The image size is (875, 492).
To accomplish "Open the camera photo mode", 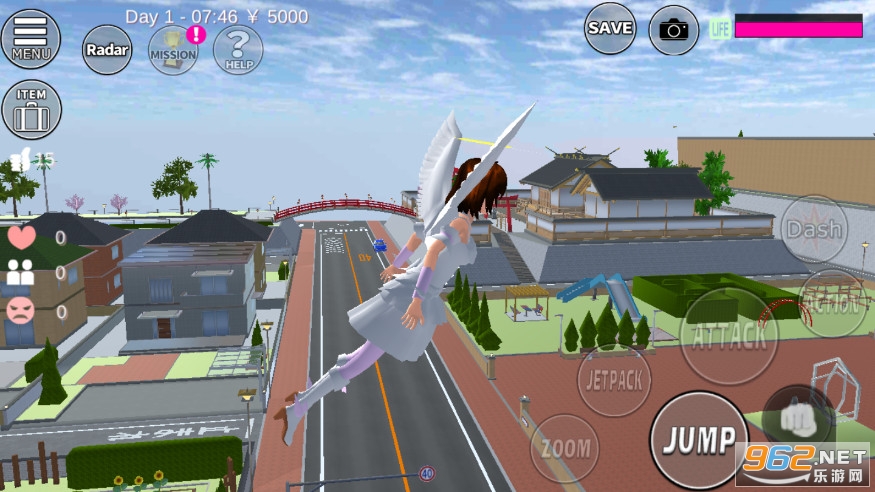I will point(674,30).
